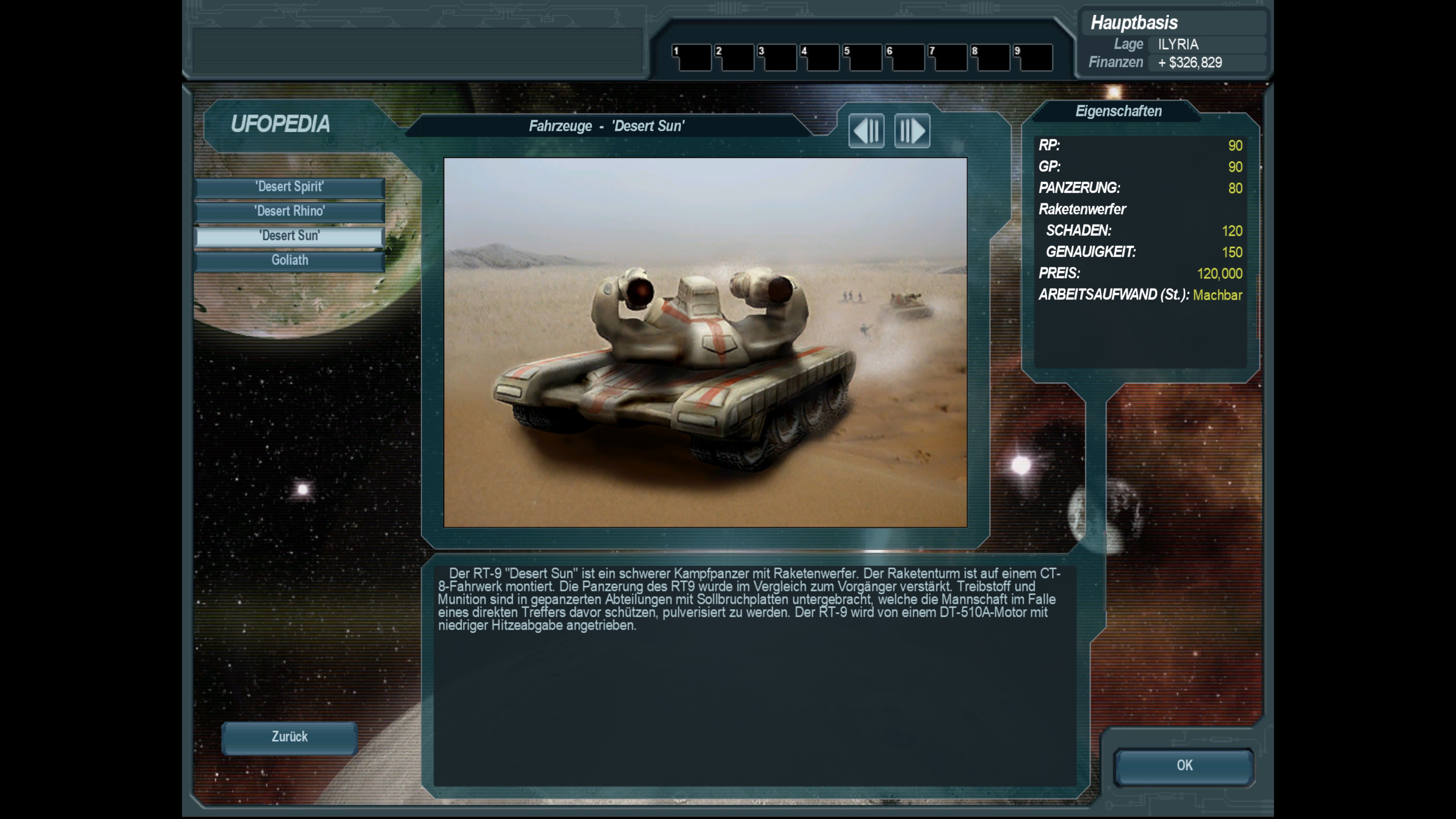Click the Zurück button
The height and width of the screenshot is (819, 1456).
pos(289,737)
